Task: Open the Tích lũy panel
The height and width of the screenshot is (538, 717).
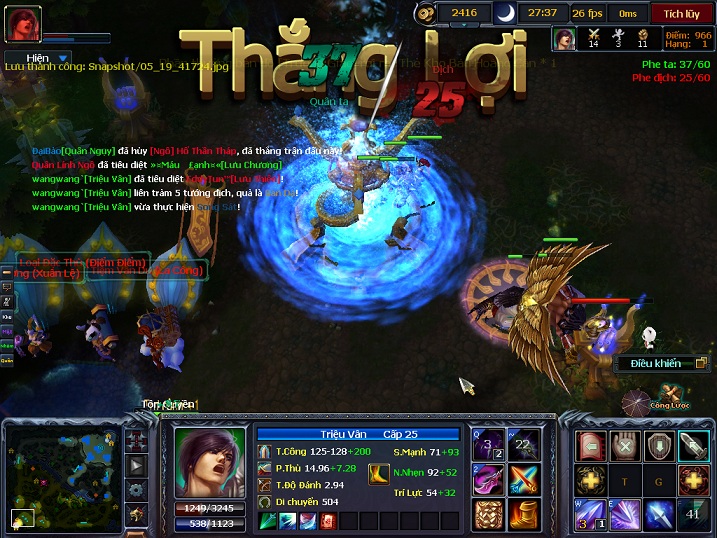Action: tap(681, 13)
